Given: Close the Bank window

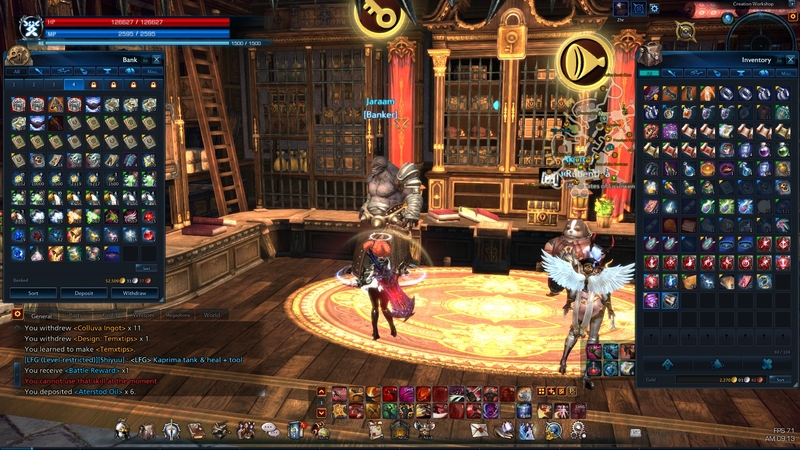Looking at the screenshot, I should [x=156, y=60].
